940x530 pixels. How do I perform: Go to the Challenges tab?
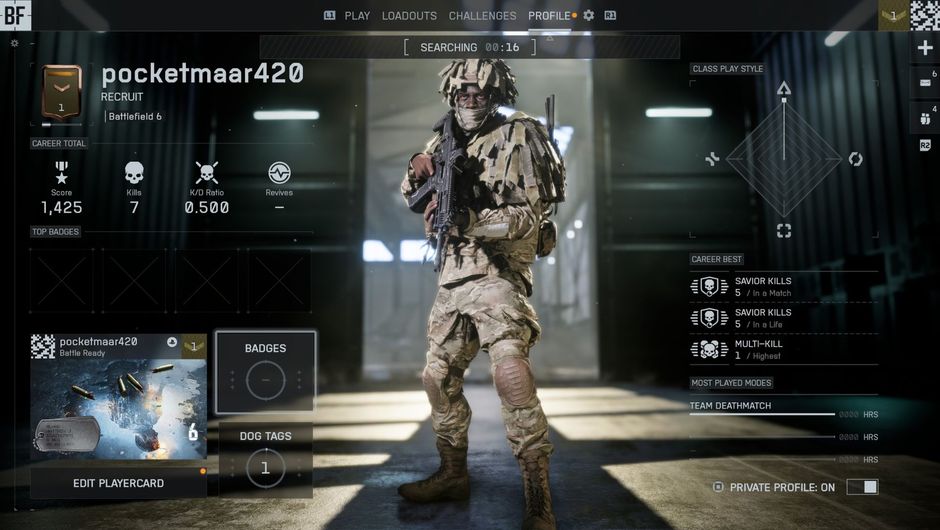[x=483, y=16]
